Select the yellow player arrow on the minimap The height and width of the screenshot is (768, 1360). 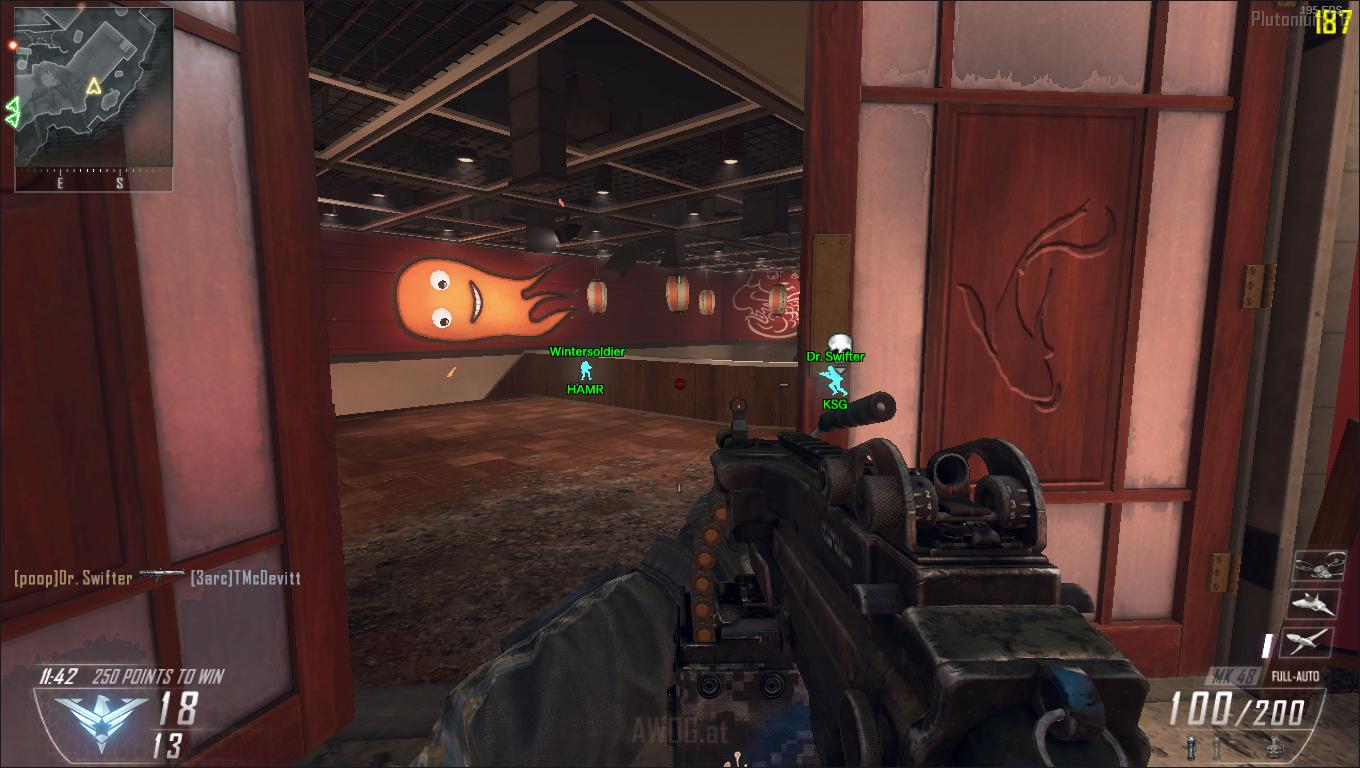click(93, 86)
